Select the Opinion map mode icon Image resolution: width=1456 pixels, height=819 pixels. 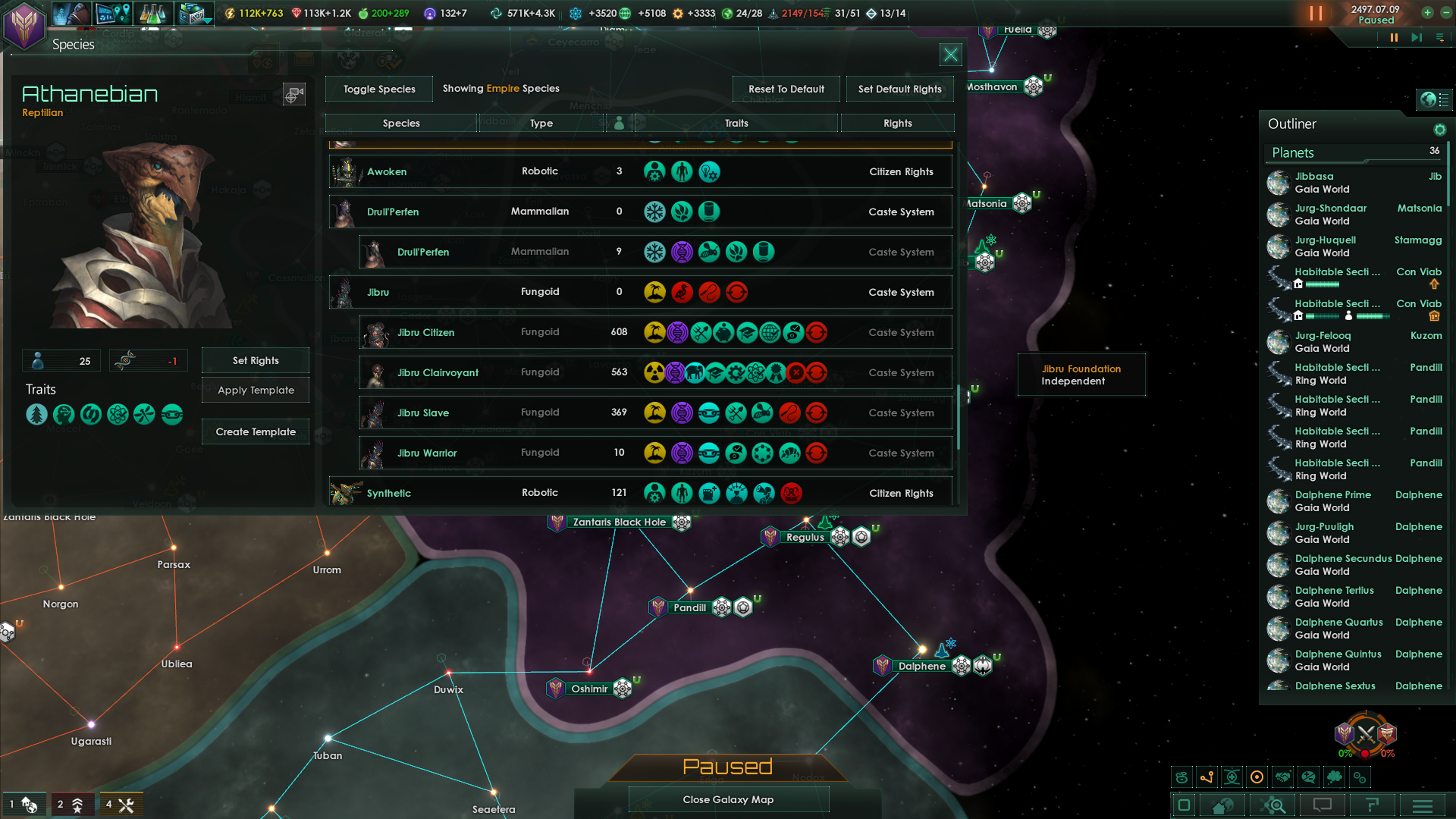[1309, 777]
